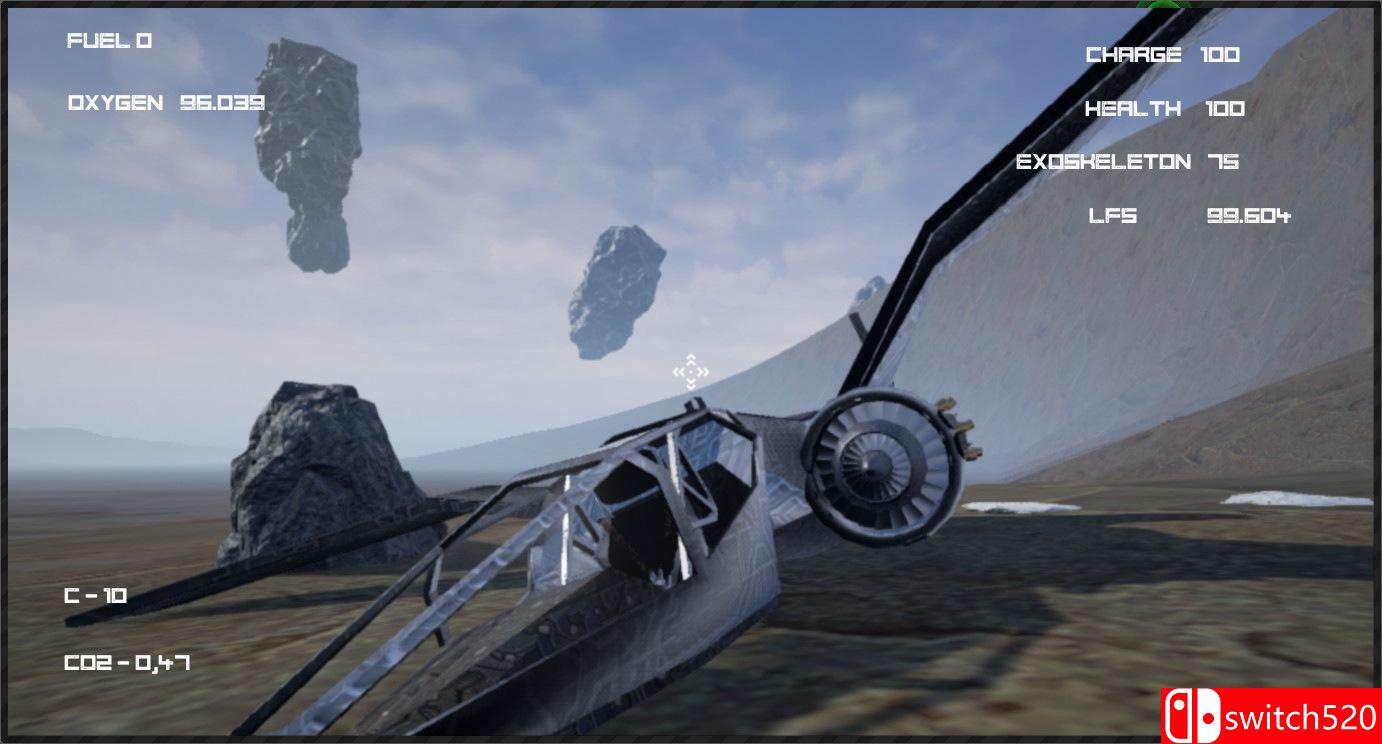Select the HEALTH 100 indicator
The width and height of the screenshot is (1382, 744).
[1165, 108]
